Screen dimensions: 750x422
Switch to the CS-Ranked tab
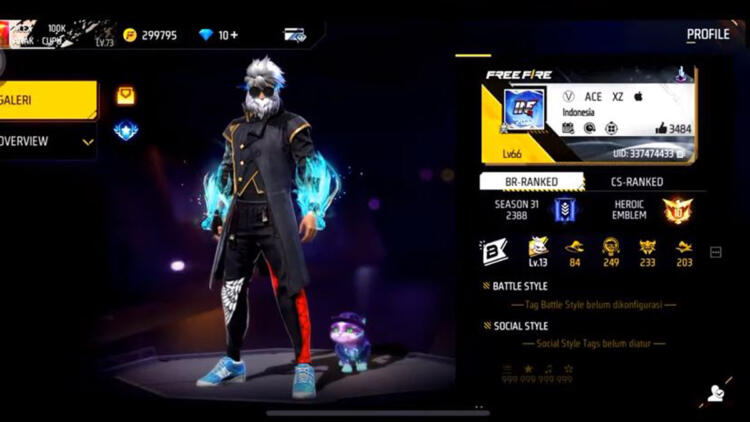[636, 182]
